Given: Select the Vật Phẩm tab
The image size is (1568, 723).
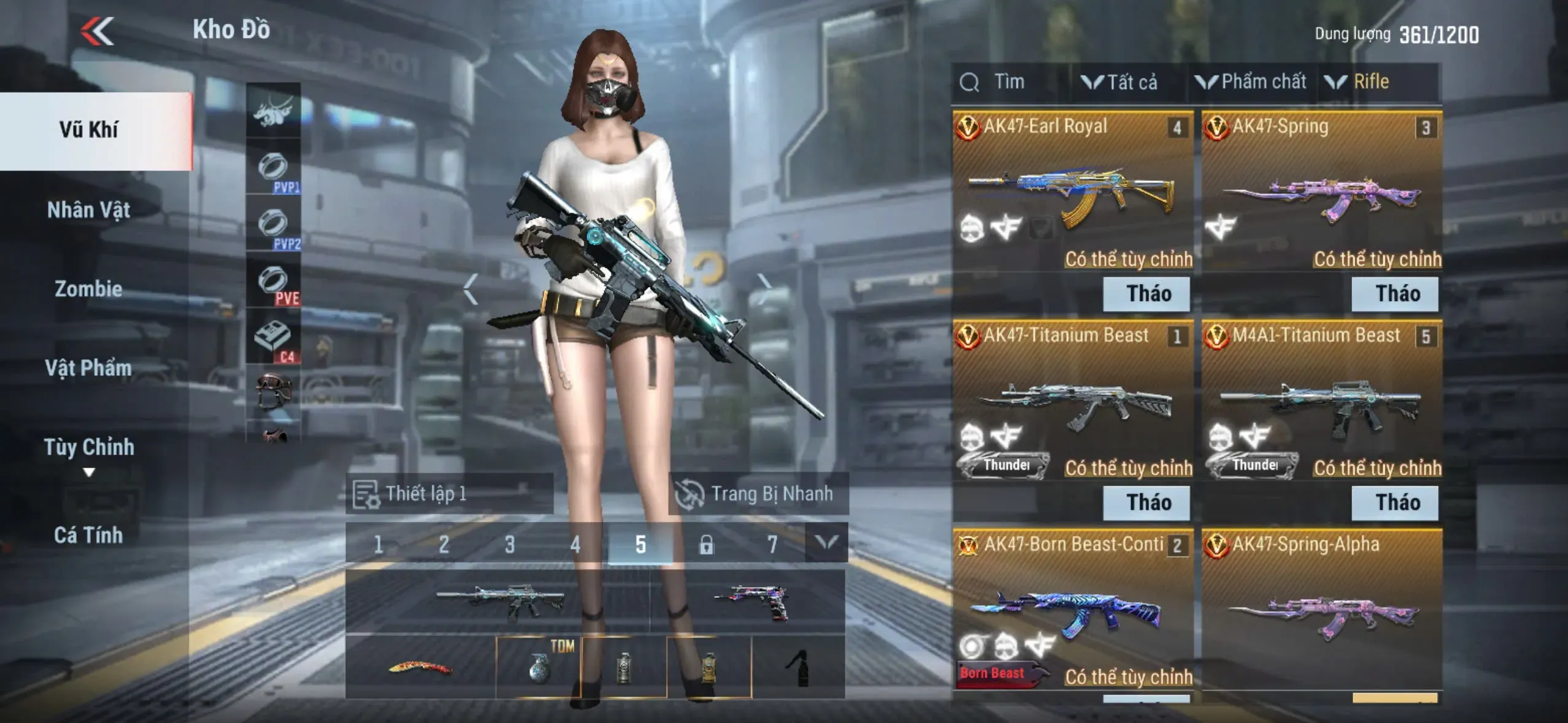Looking at the screenshot, I should tap(89, 368).
